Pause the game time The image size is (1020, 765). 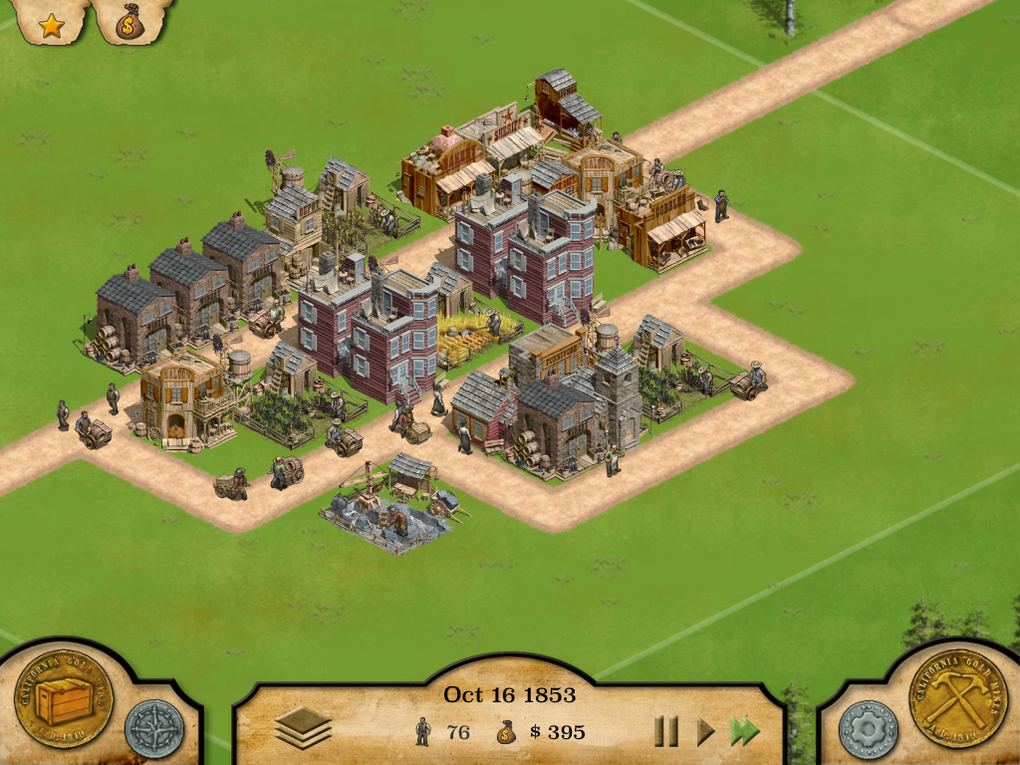pyautogui.click(x=666, y=732)
